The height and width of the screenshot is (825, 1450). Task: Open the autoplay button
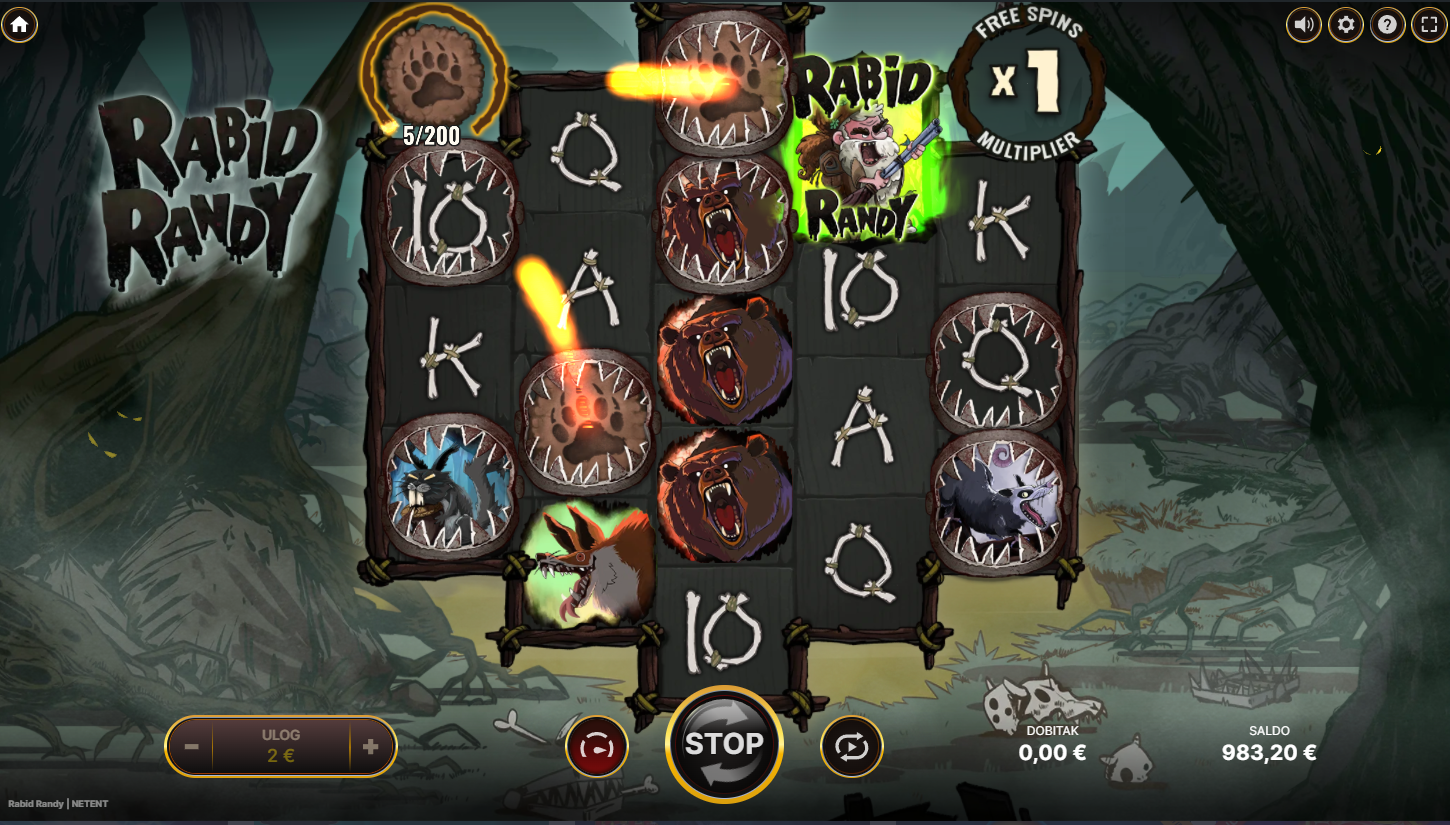(851, 746)
